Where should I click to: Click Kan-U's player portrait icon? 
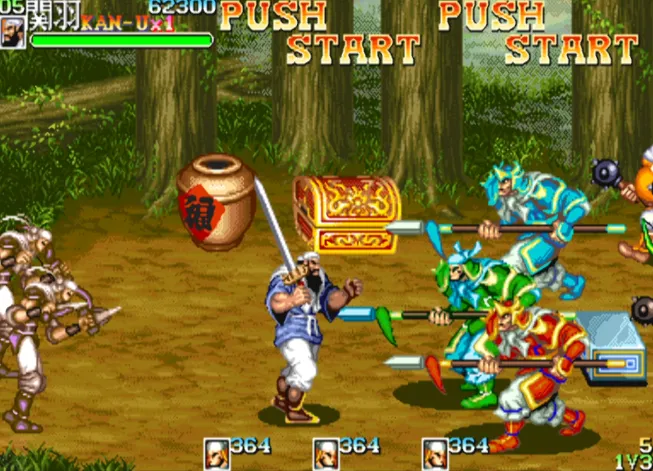[13, 33]
